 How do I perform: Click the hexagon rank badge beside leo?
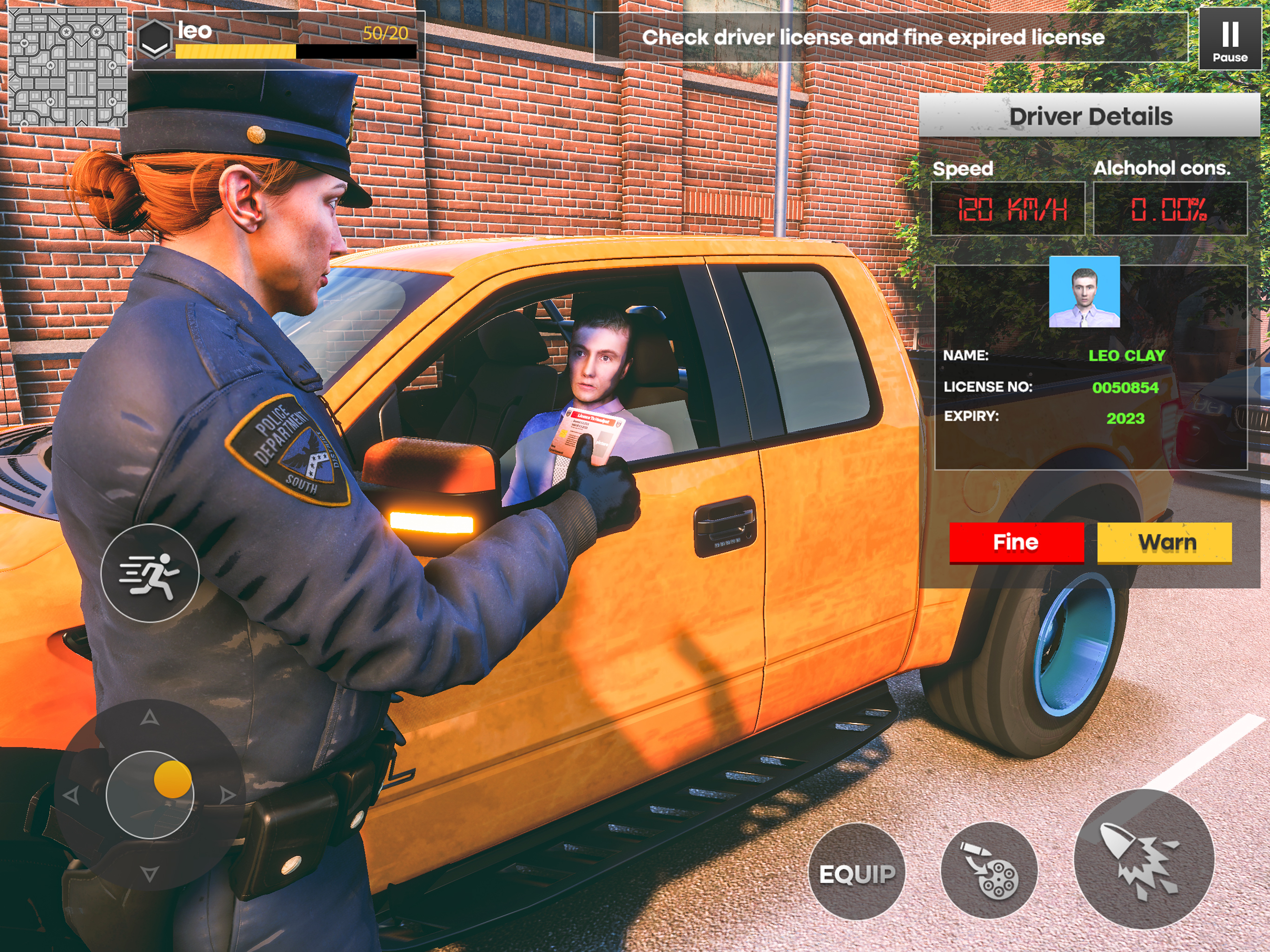pyautogui.click(x=154, y=39)
